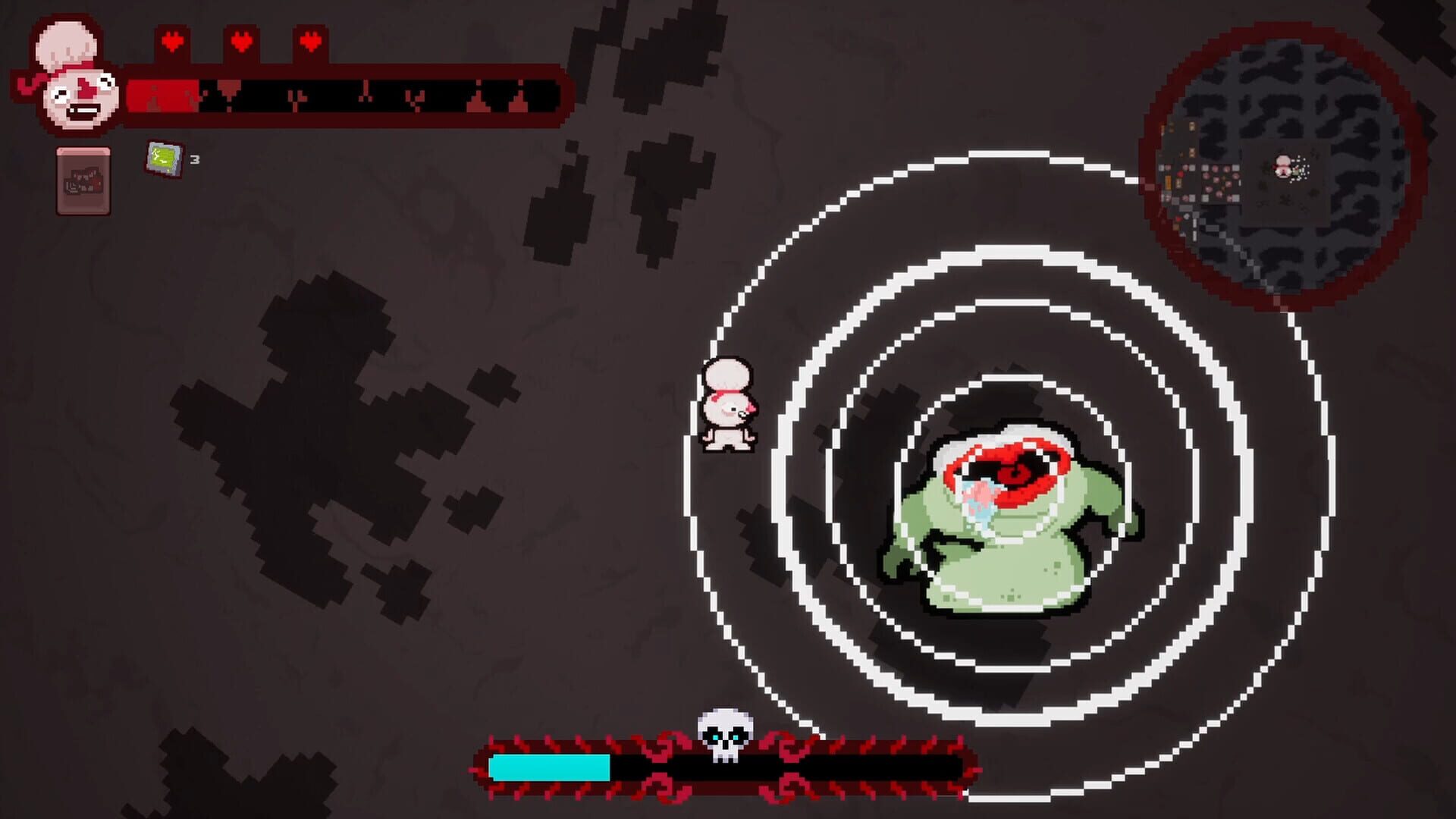Click the number 3 next to the card item
Image resolution: width=1456 pixels, height=819 pixels.
194,160
